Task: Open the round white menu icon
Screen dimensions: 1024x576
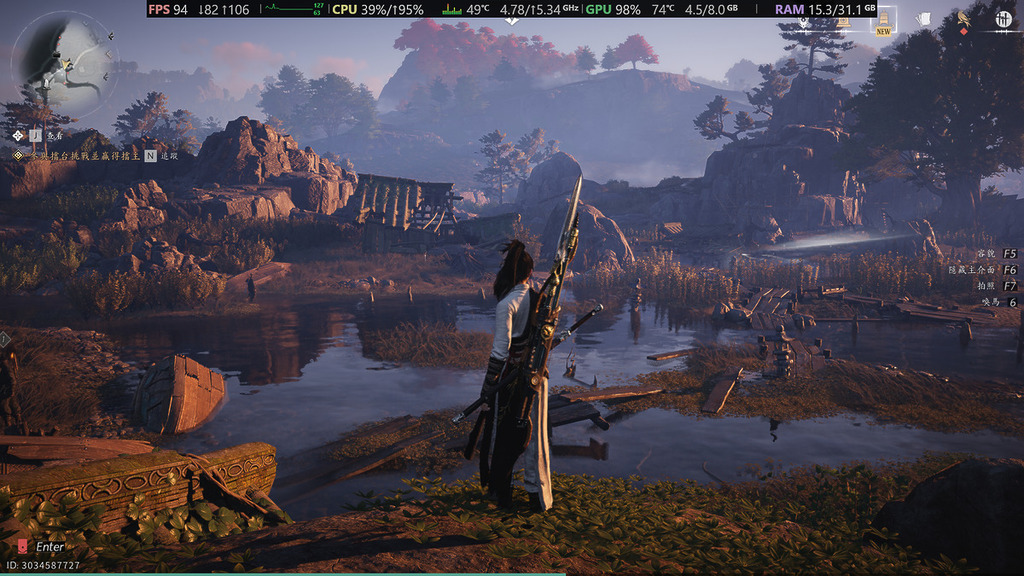Action: click(x=1003, y=19)
